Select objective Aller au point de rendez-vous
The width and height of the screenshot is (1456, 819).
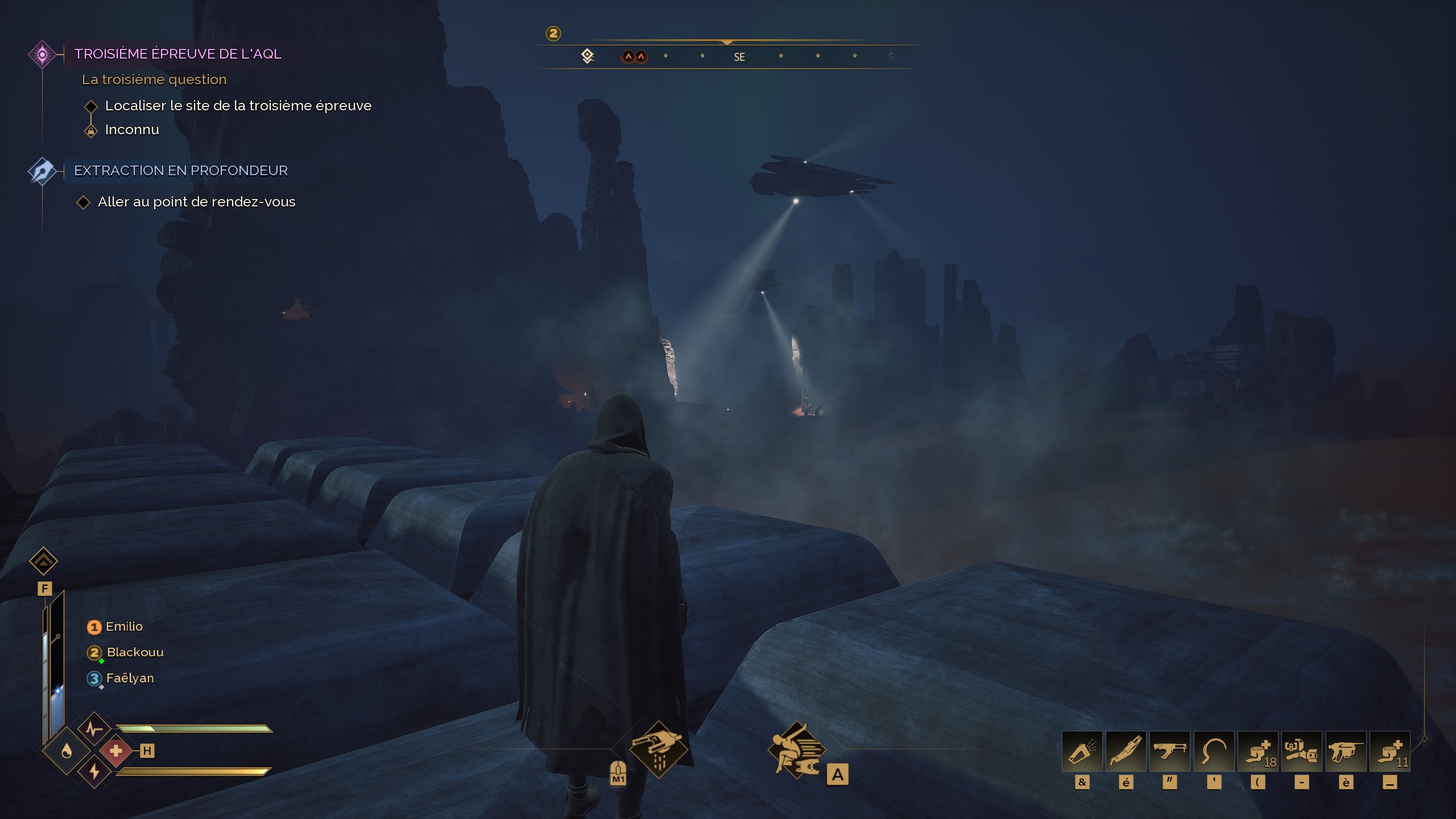(196, 202)
